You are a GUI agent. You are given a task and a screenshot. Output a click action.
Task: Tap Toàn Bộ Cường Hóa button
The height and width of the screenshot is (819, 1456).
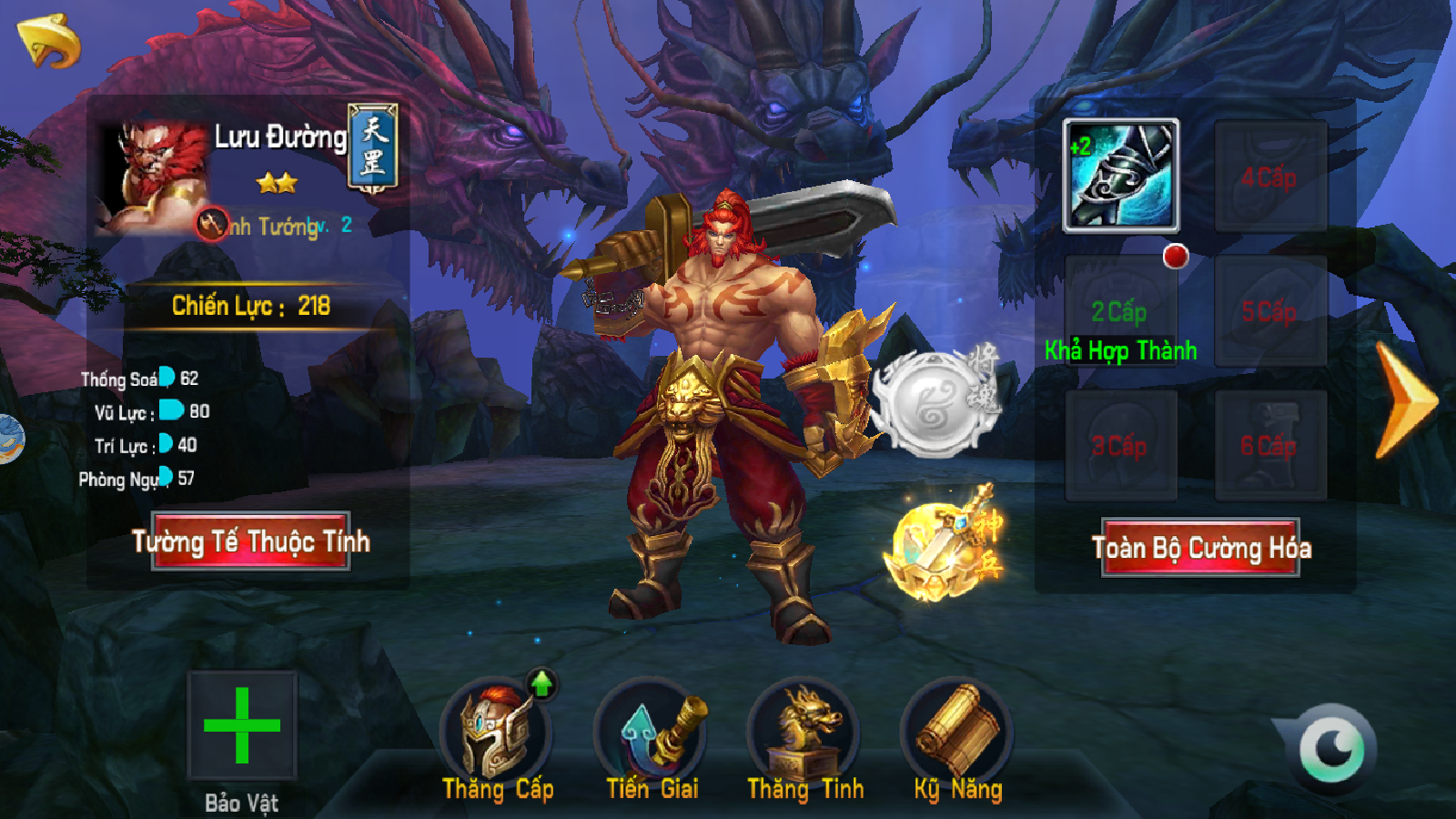tap(1200, 548)
